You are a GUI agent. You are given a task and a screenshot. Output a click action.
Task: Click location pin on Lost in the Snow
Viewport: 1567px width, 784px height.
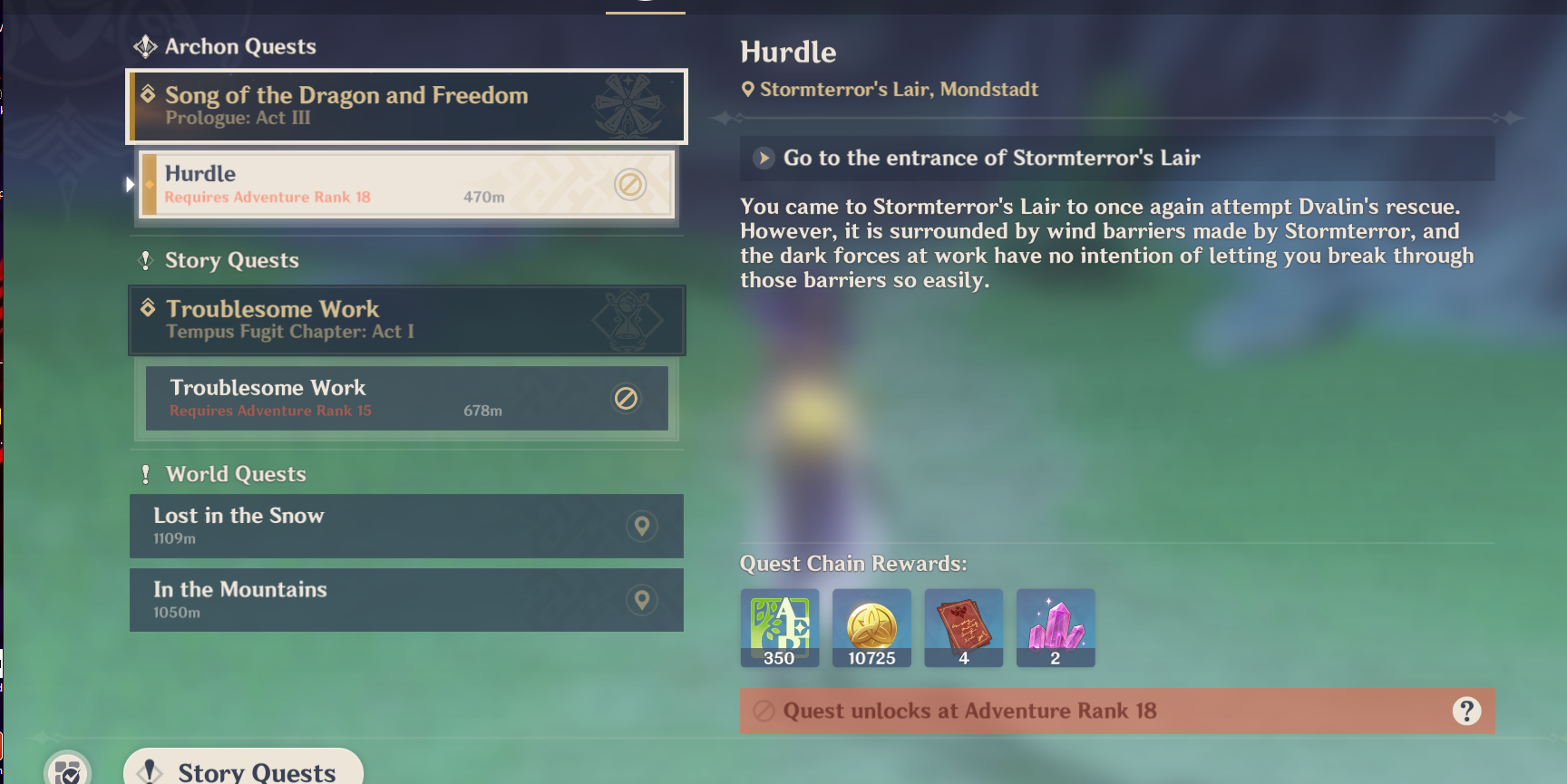(641, 526)
